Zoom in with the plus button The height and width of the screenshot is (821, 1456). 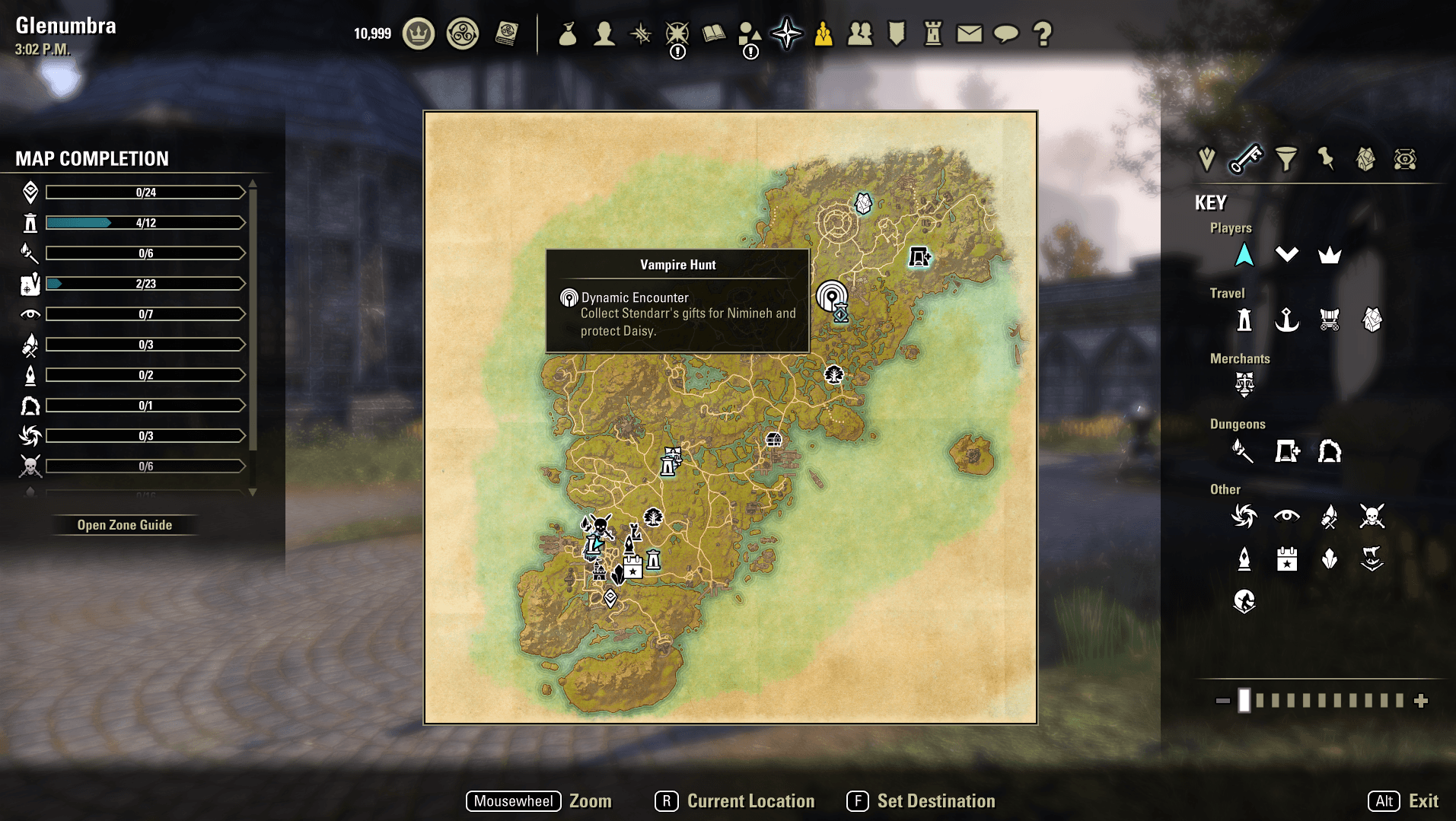click(1421, 701)
